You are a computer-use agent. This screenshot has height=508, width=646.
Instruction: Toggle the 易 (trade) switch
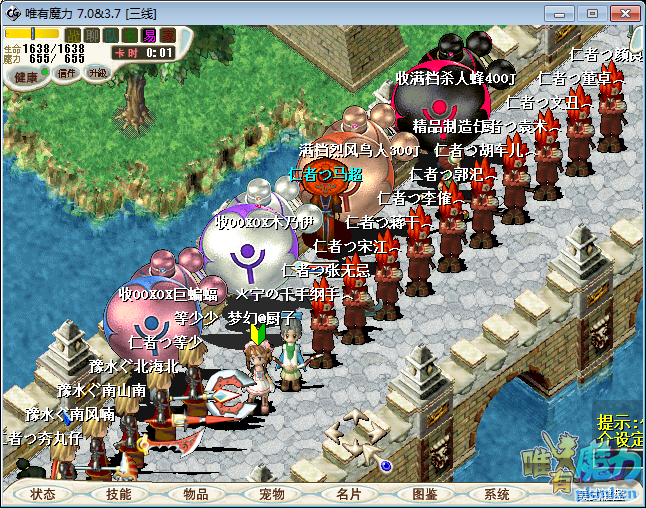coord(148,35)
